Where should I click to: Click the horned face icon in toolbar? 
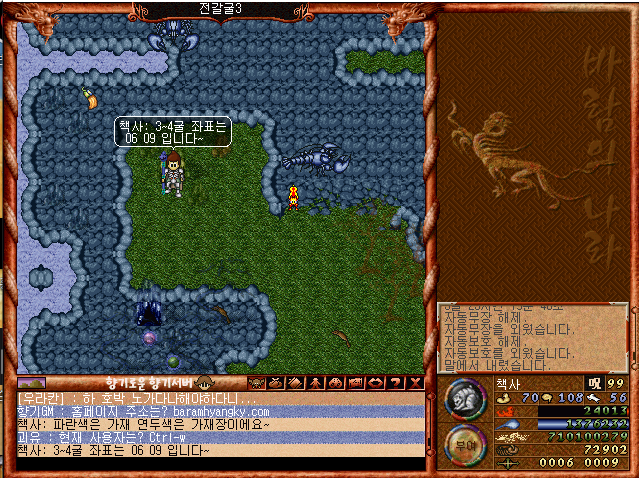click(255, 383)
